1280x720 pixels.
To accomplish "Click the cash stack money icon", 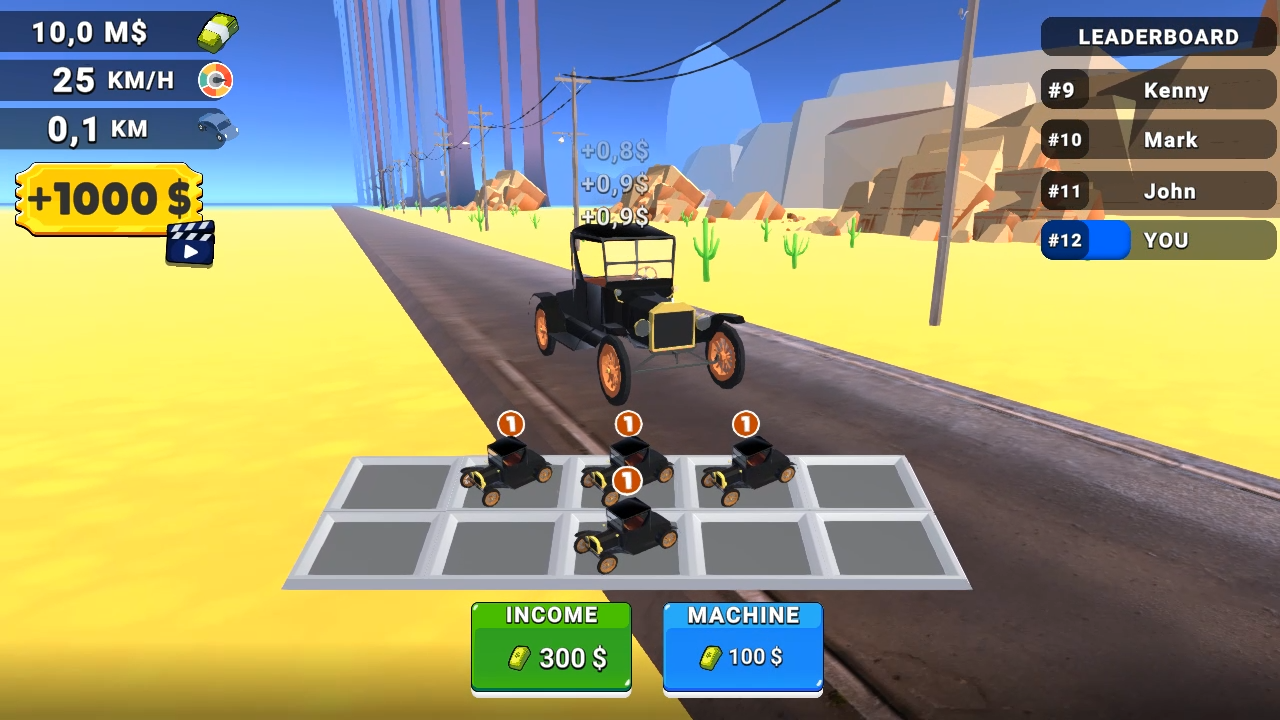I will coord(215,31).
